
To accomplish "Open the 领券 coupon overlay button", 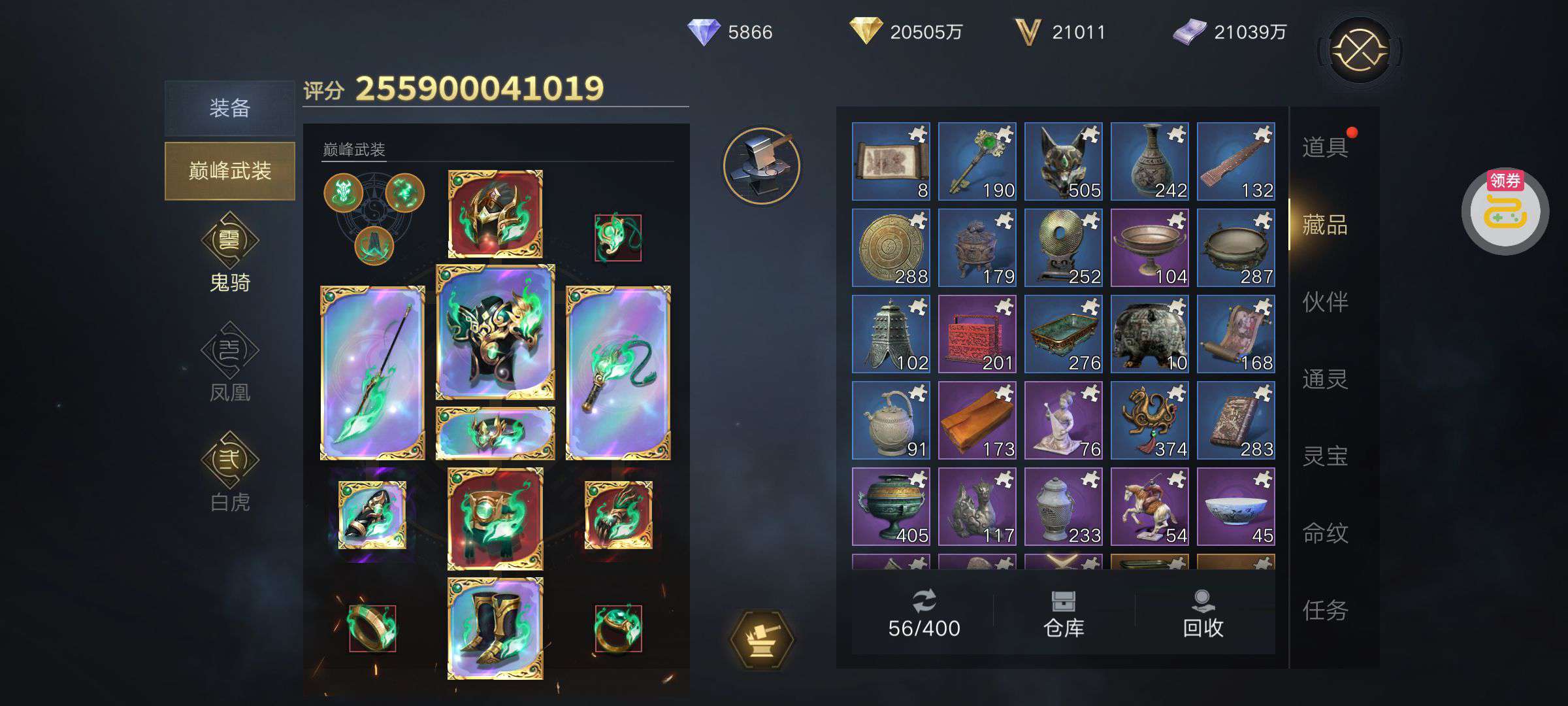I will (1505, 210).
